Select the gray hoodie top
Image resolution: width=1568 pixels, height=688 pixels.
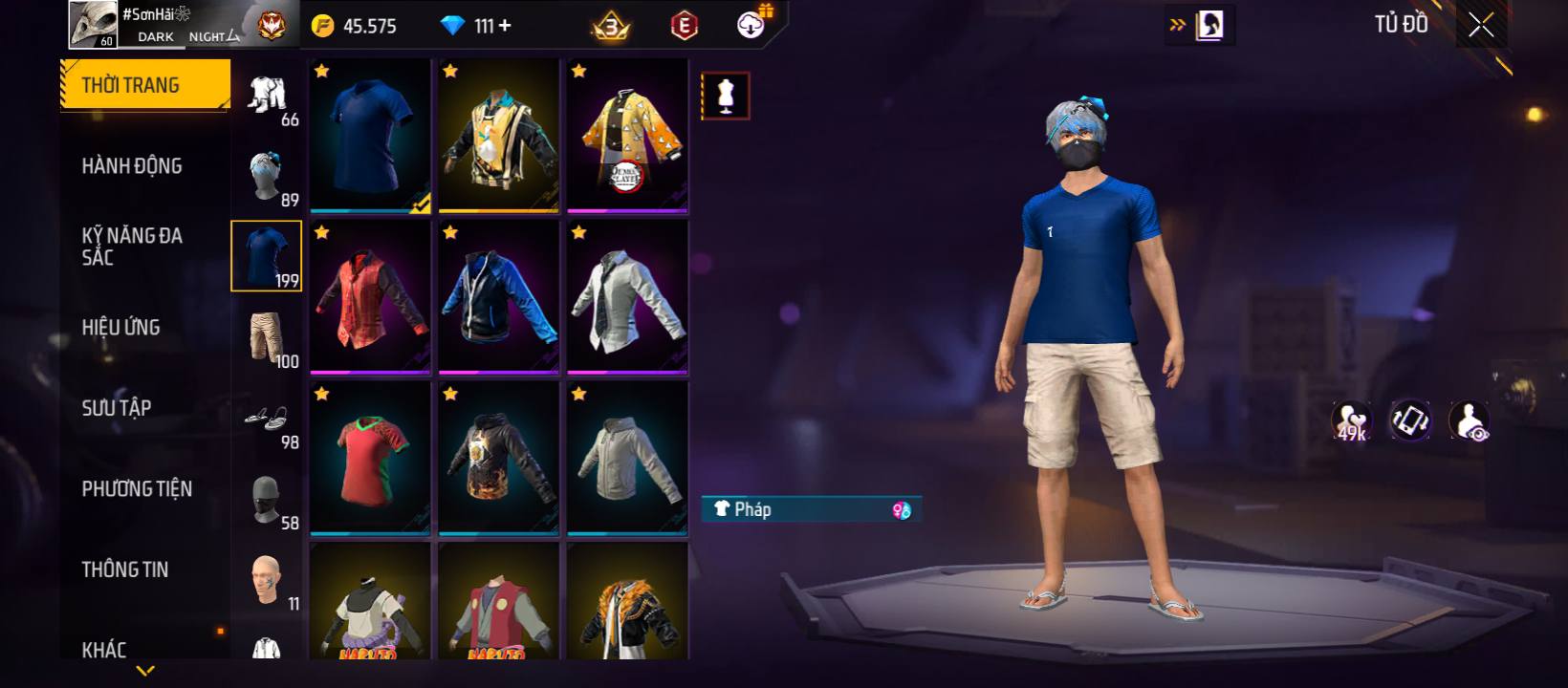(x=627, y=459)
